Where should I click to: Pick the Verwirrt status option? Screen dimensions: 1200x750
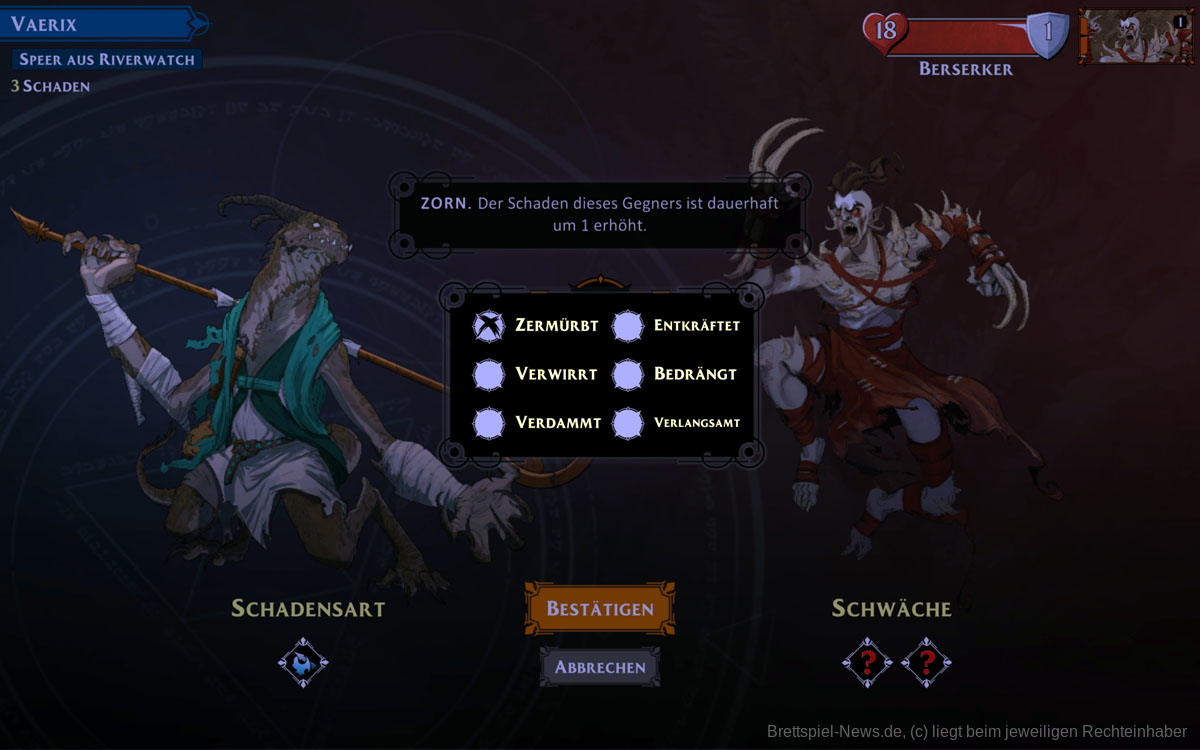489,374
